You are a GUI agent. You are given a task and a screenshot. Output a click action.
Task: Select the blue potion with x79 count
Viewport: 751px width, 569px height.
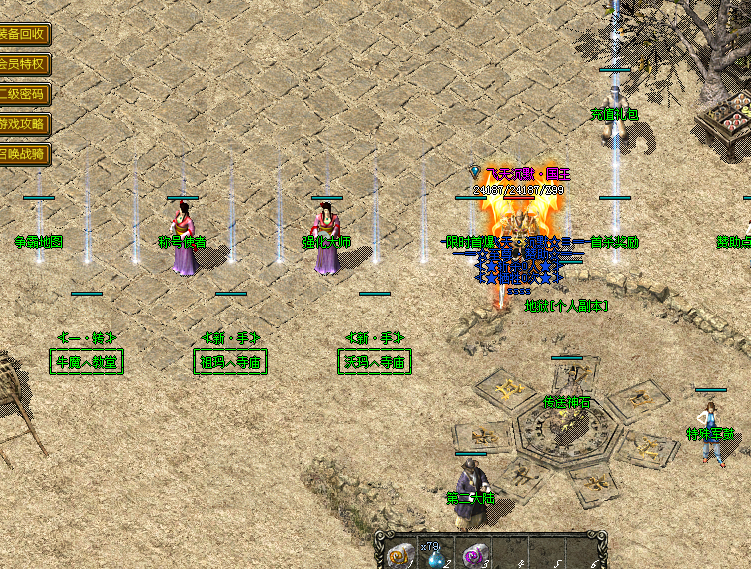coord(436,556)
